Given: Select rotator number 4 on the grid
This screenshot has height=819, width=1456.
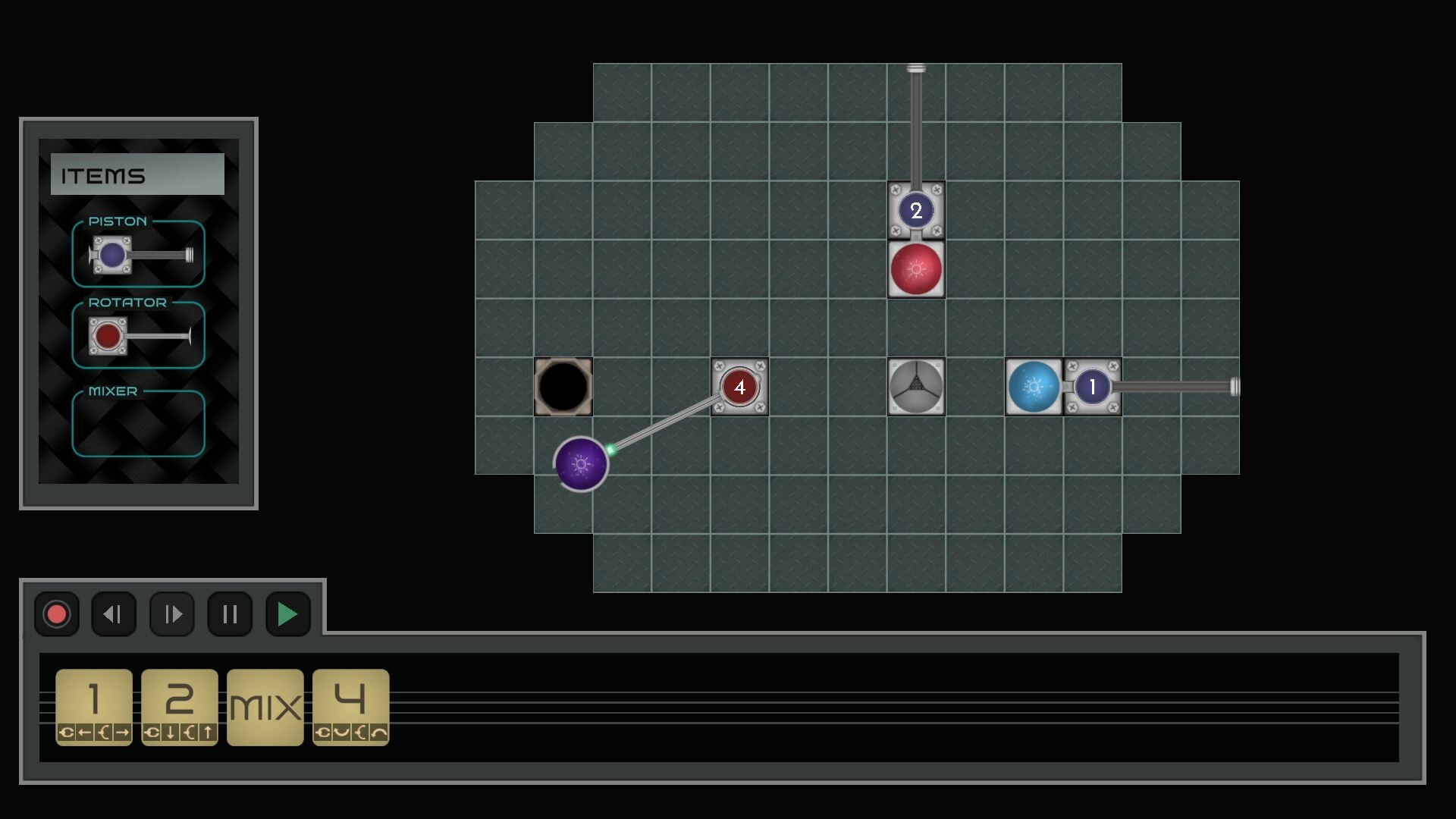Looking at the screenshot, I should click(739, 387).
